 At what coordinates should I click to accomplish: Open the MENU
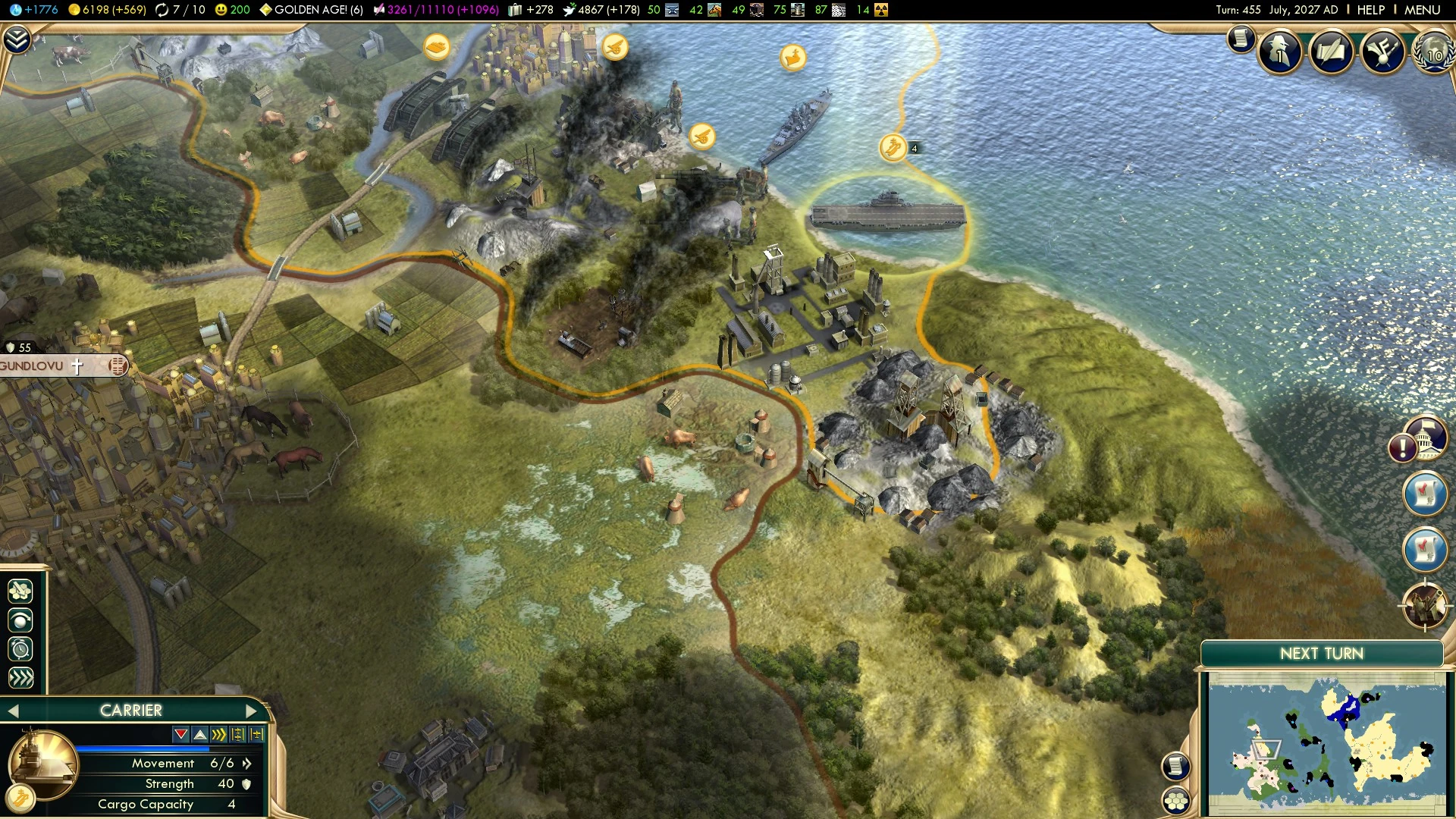pos(1423,10)
